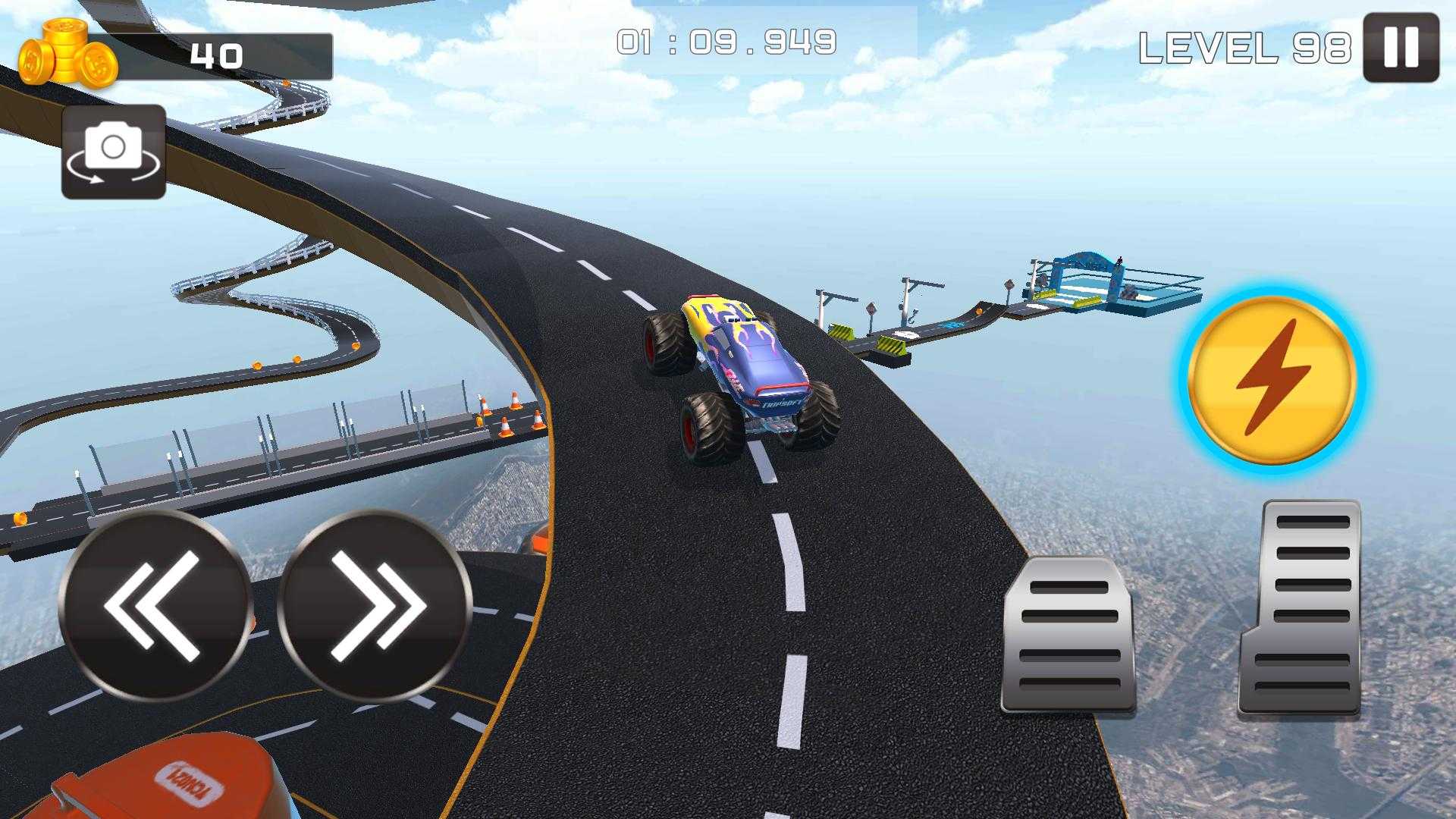This screenshot has width=1456, height=819.
Task: Steer left with the left arrow button
Action: point(155,606)
